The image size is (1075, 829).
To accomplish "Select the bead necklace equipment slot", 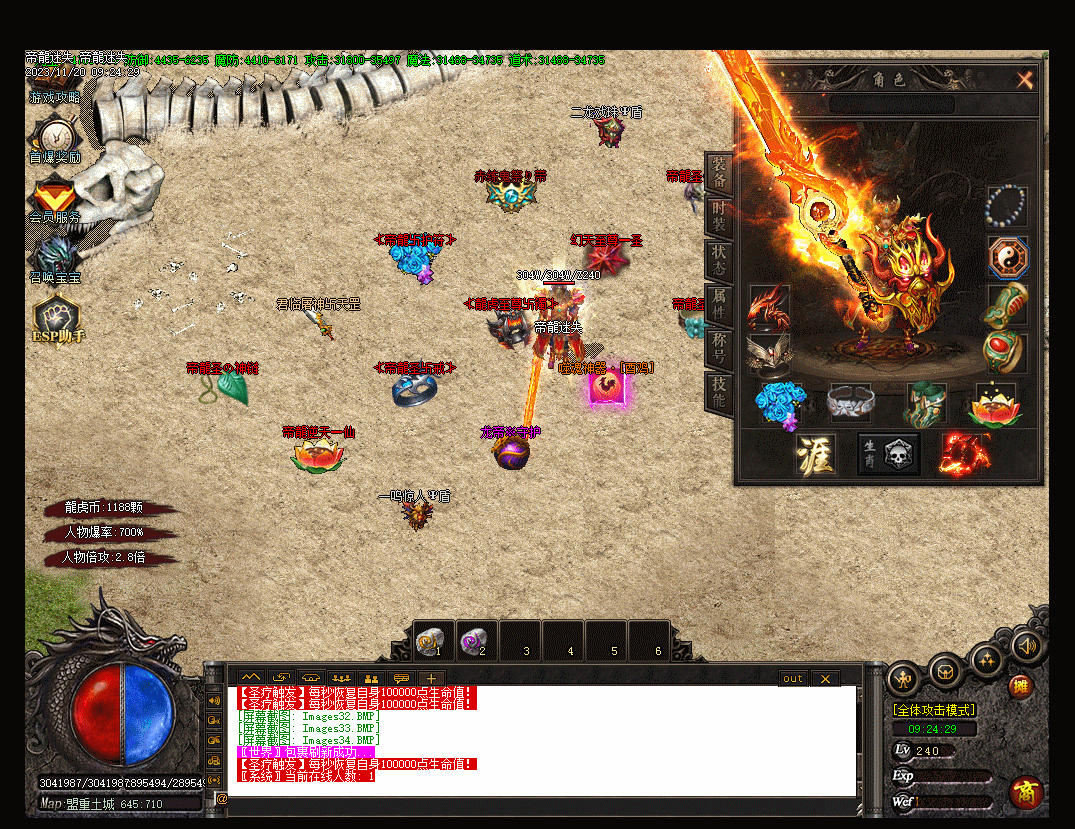I will 1006,206.
